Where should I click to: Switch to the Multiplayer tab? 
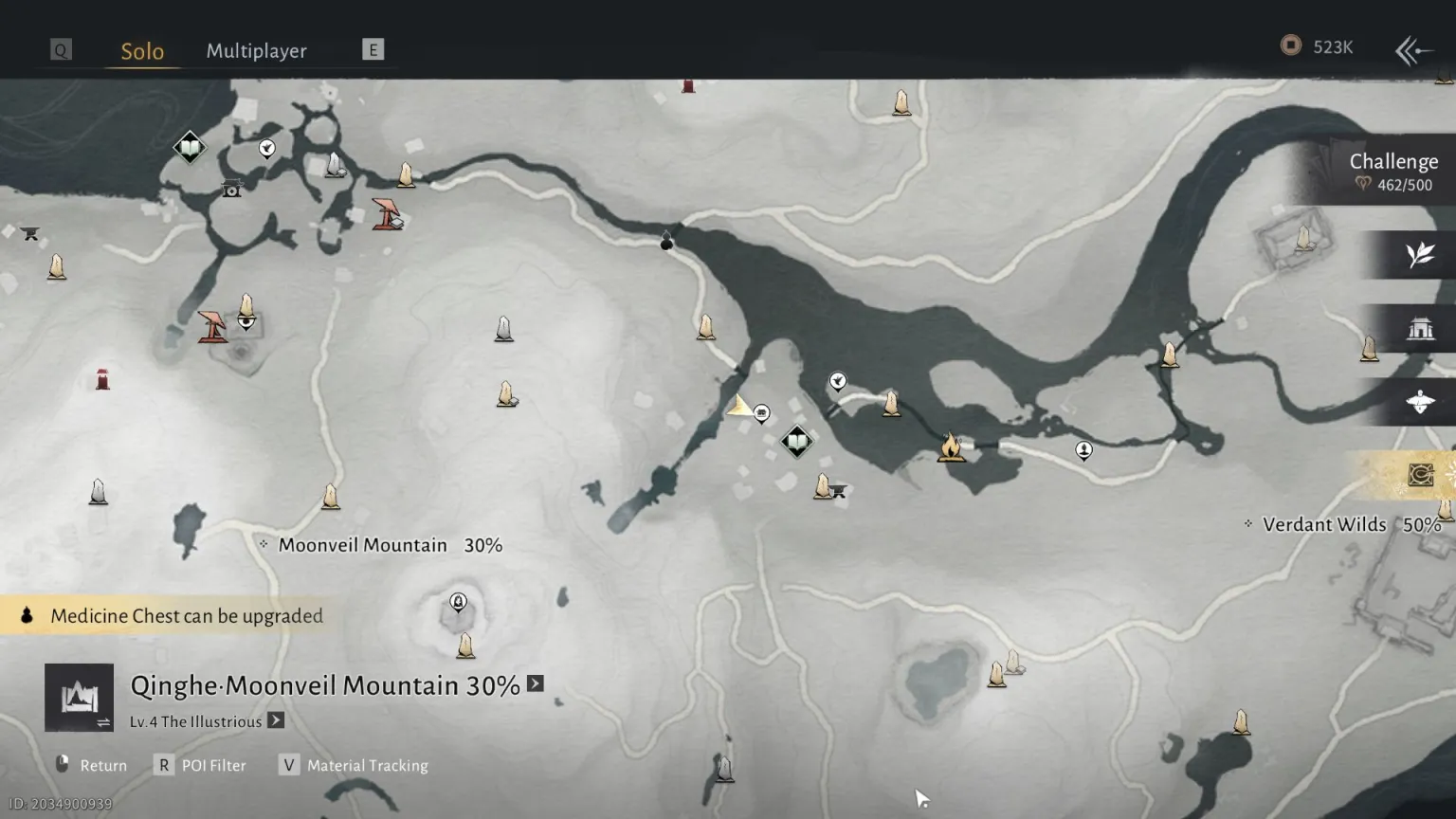[256, 51]
